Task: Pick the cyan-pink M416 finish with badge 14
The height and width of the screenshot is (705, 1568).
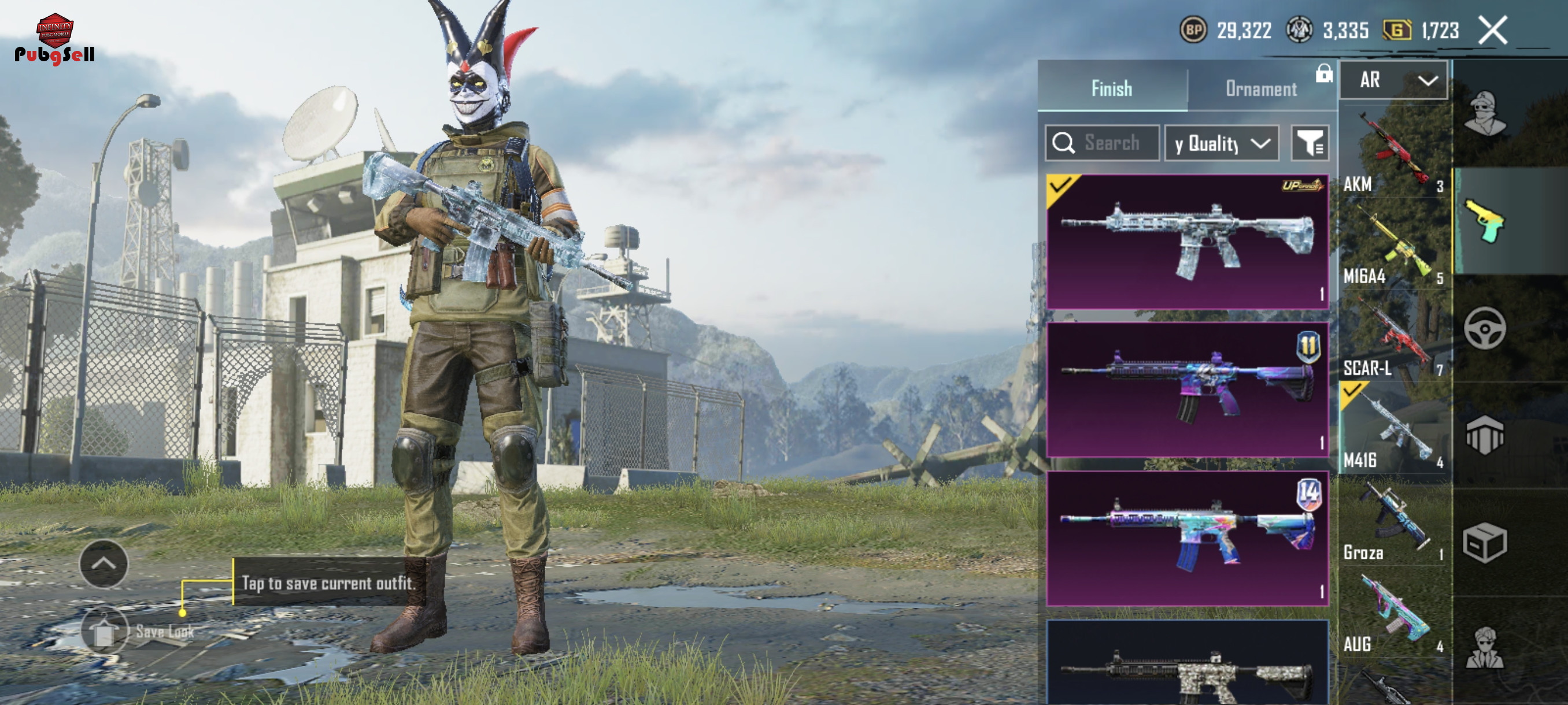Action: coord(1187,538)
